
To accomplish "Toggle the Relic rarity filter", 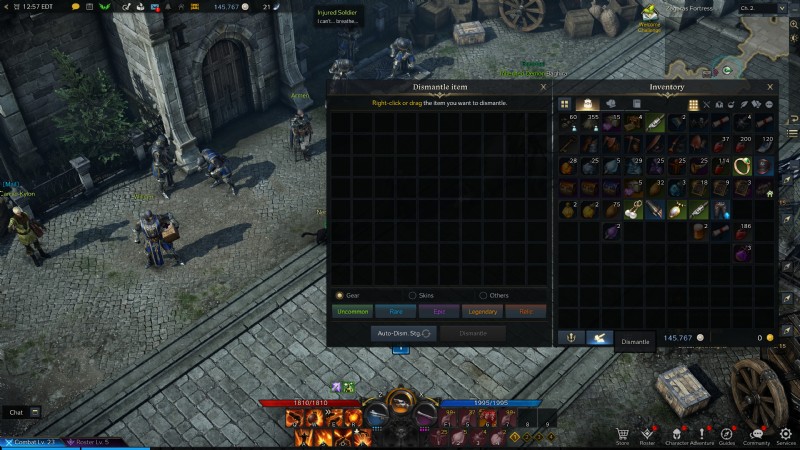I will [526, 311].
